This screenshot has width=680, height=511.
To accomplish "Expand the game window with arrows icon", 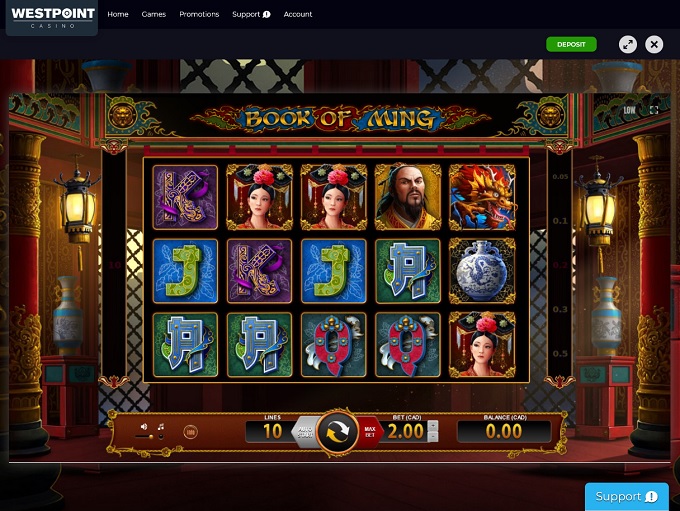I will click(x=627, y=44).
